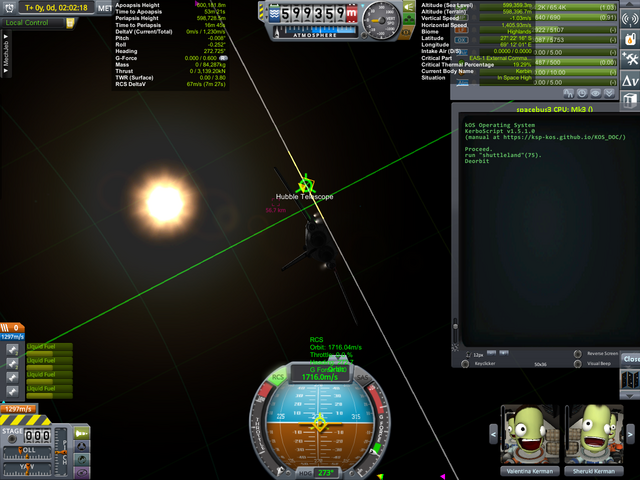Switch to staging mode button
Screen dimensions: 640x480
pyautogui.click(x=81, y=432)
